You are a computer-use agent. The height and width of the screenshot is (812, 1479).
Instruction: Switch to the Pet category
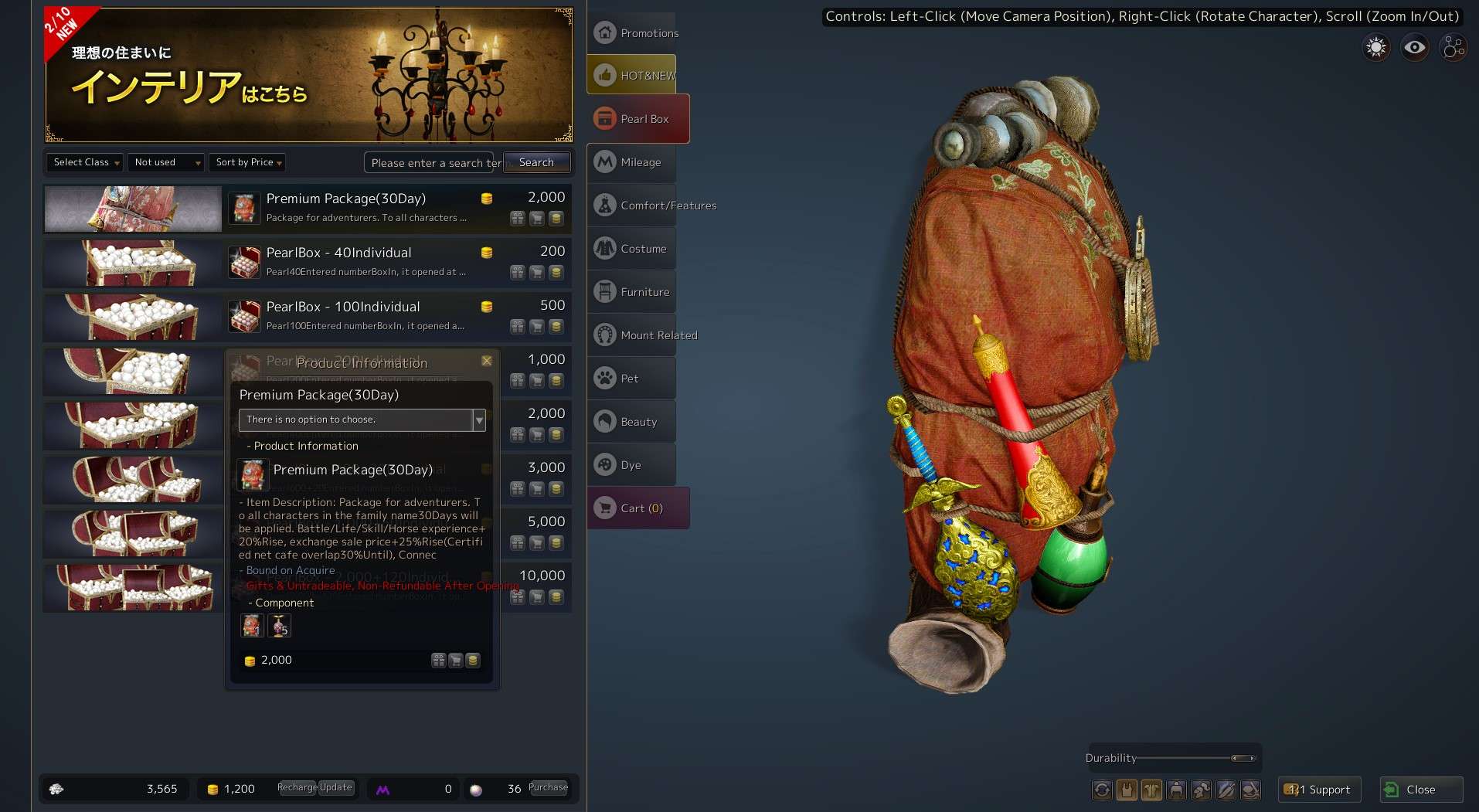632,379
